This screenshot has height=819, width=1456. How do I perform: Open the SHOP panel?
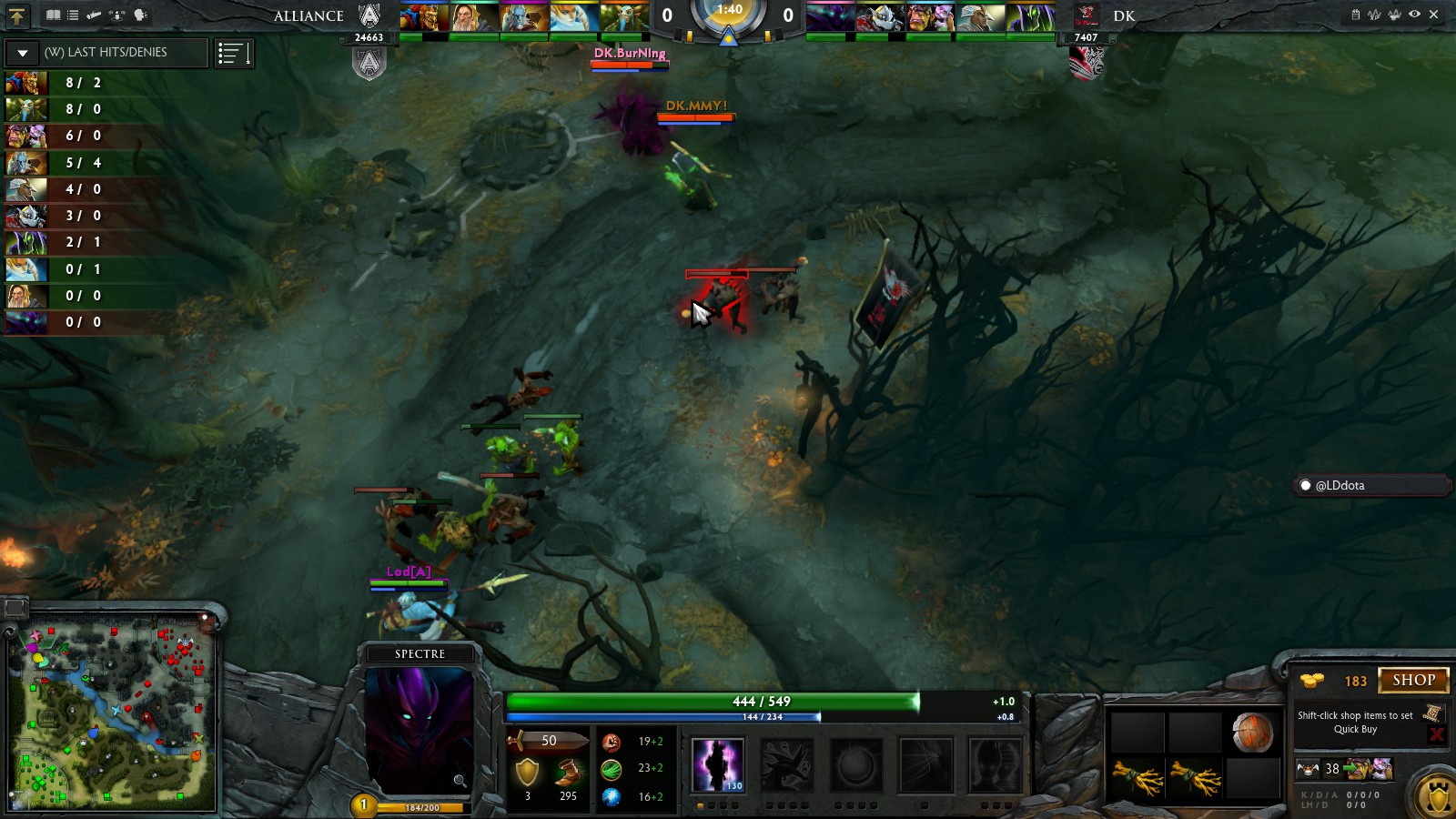click(1413, 681)
